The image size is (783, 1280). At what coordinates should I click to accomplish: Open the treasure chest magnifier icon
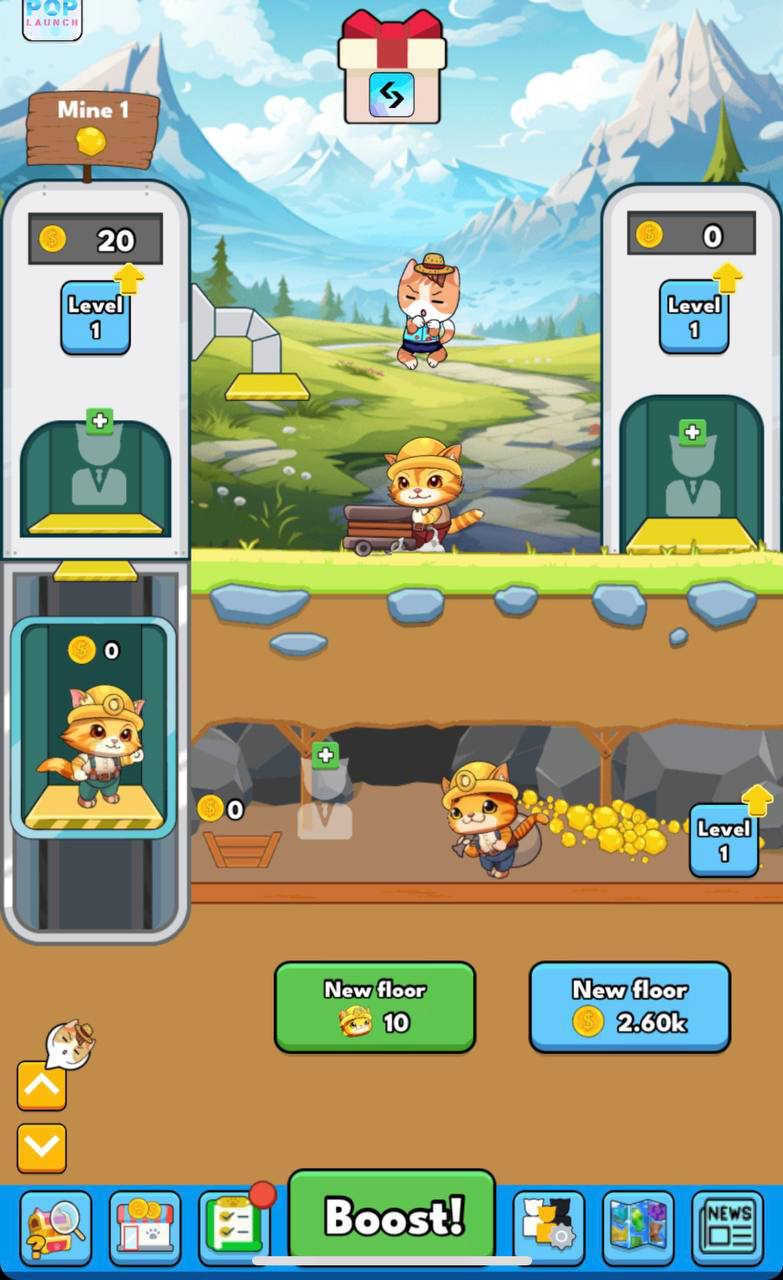tap(55, 1227)
